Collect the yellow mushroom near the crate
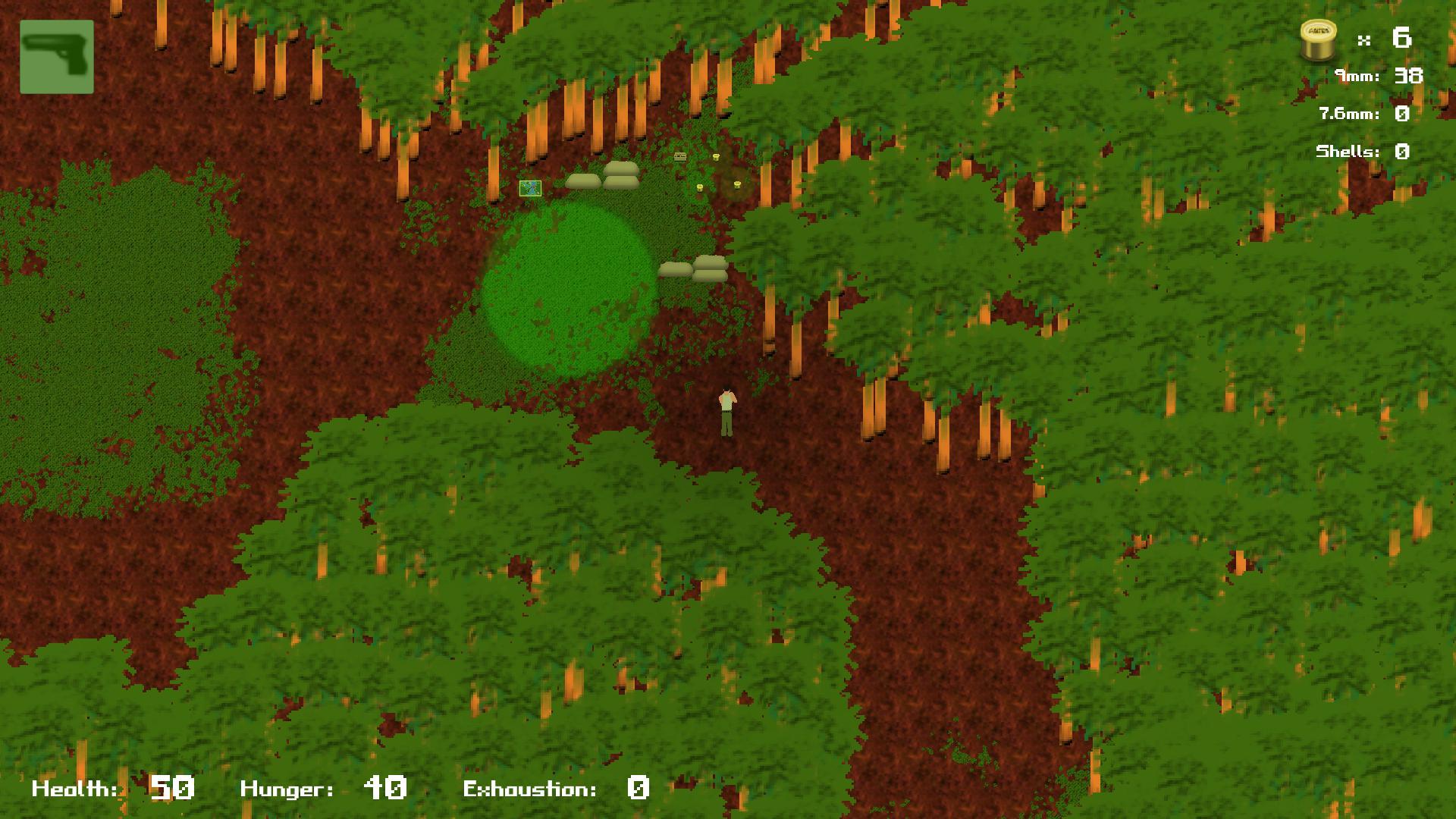1456x819 pixels. 716,156
